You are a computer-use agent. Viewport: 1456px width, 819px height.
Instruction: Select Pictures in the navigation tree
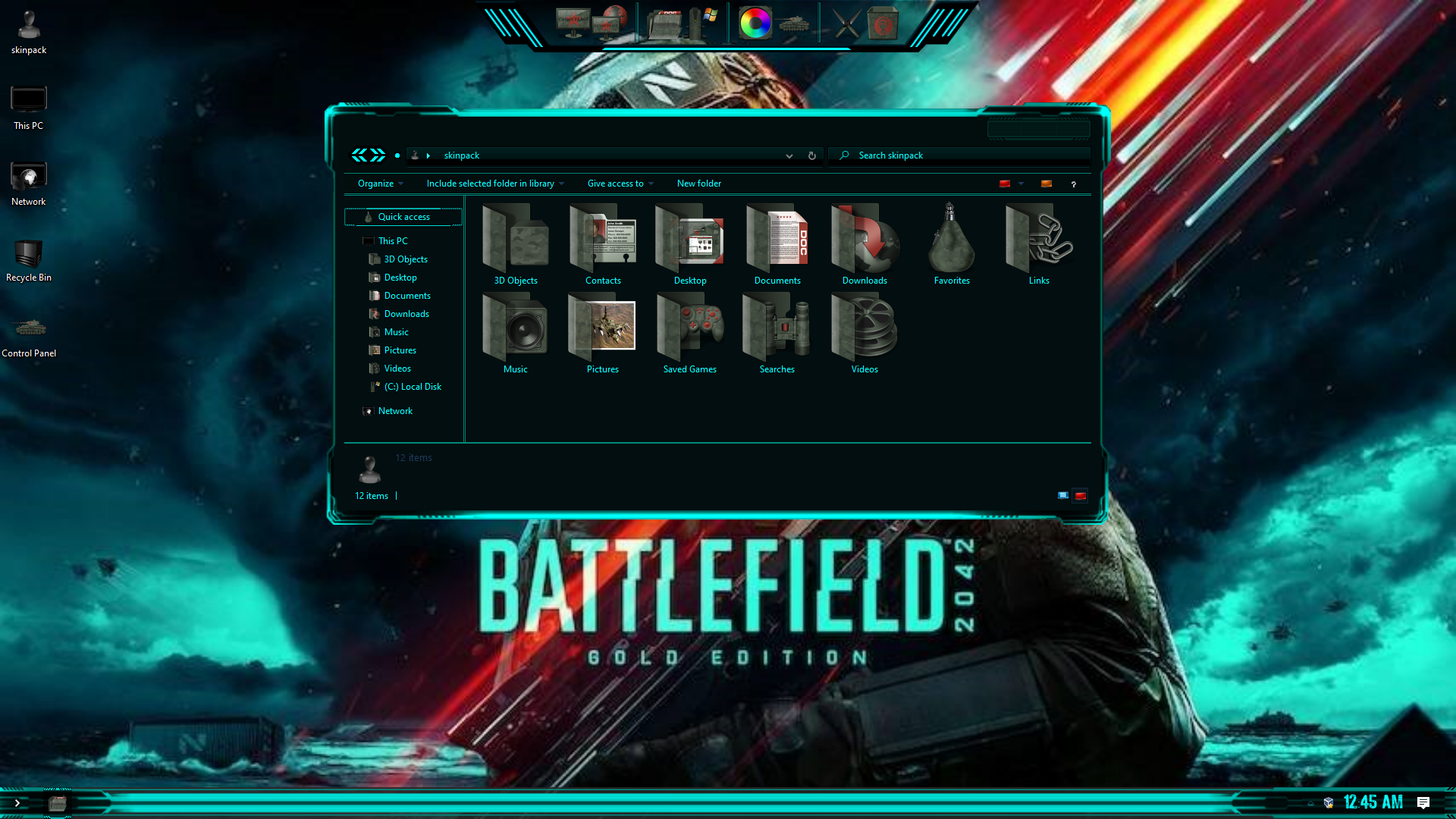pos(400,350)
